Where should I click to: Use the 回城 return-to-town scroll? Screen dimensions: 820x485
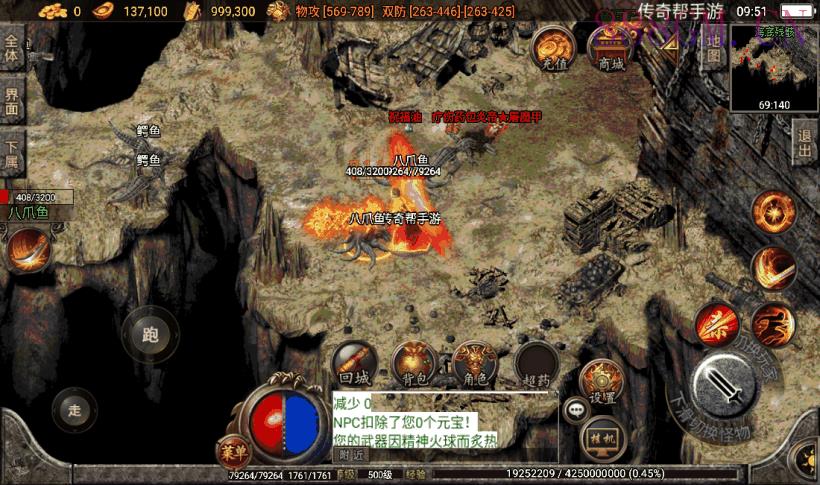pos(355,364)
